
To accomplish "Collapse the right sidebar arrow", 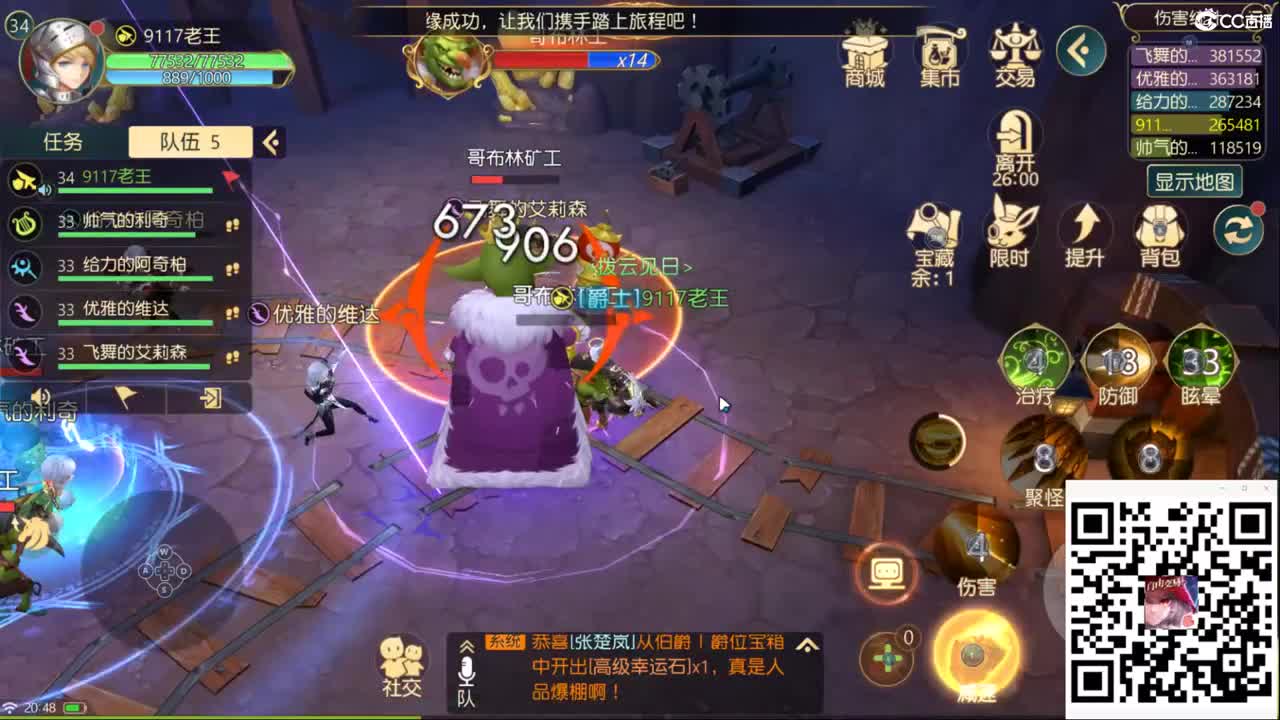I will tap(1080, 52).
